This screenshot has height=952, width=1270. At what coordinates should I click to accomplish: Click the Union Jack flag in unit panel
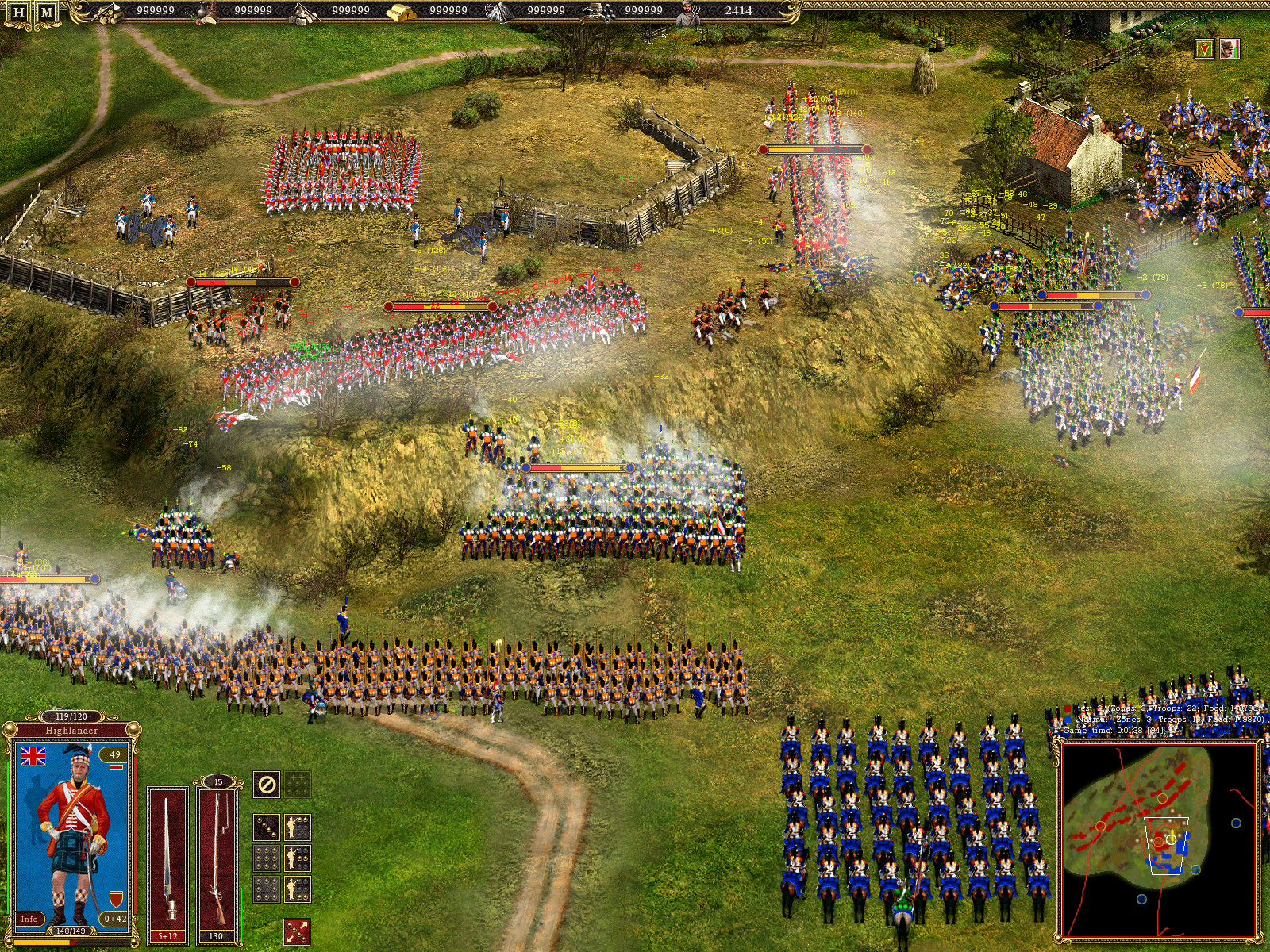[x=33, y=756]
